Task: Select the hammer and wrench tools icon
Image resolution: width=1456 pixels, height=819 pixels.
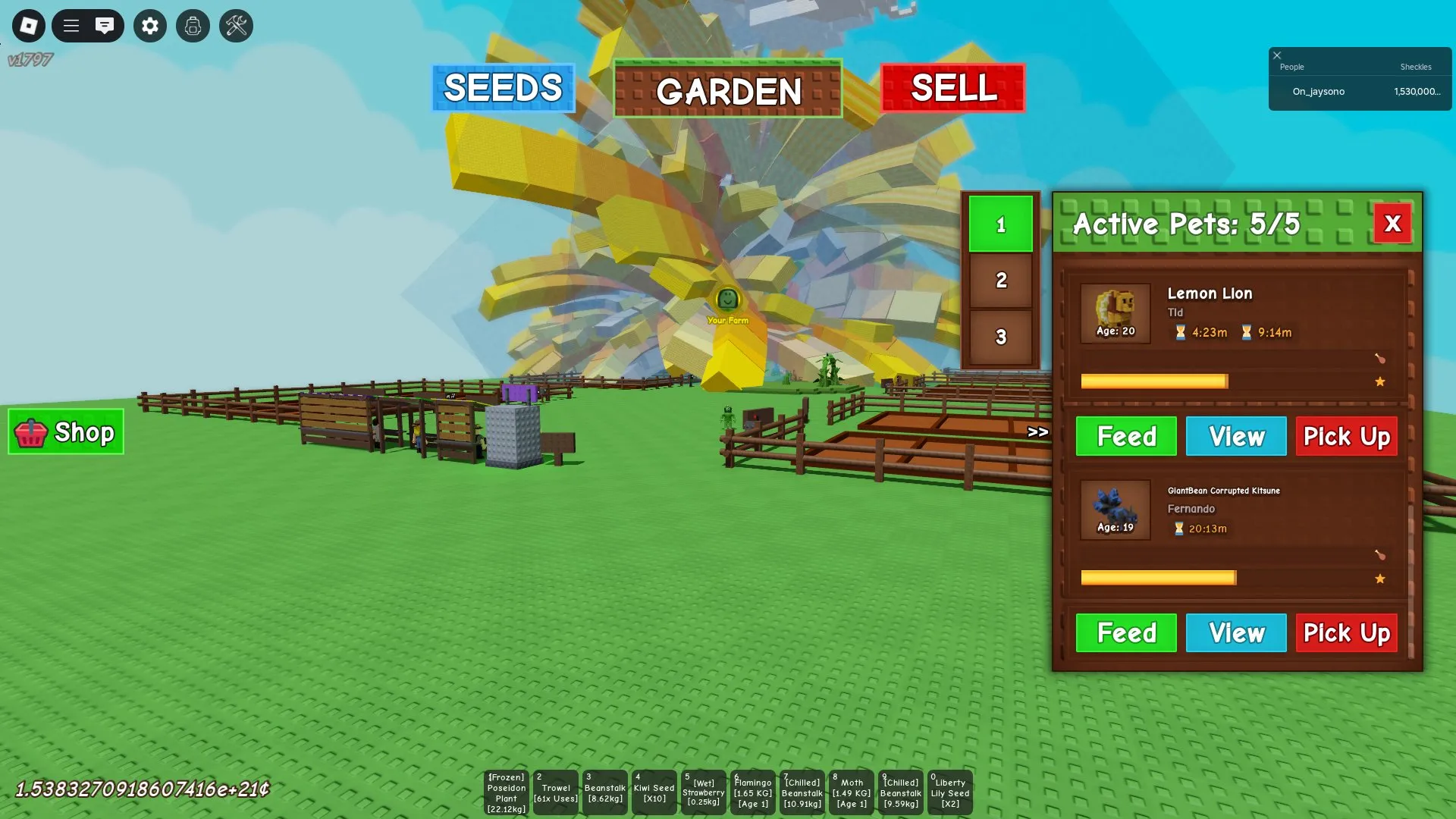Action: [236, 26]
